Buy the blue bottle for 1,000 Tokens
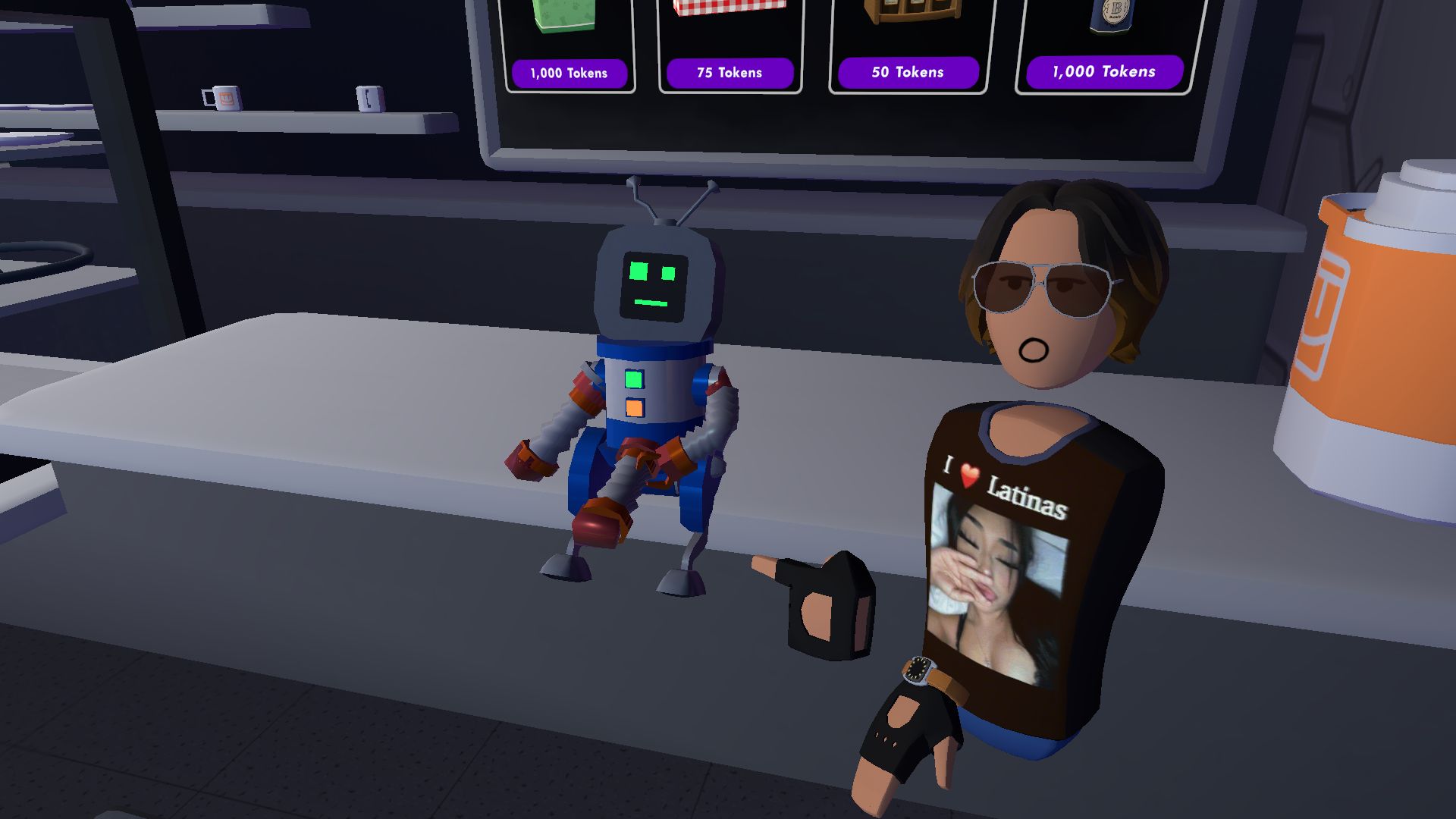The width and height of the screenshot is (1456, 819). pos(1102,72)
